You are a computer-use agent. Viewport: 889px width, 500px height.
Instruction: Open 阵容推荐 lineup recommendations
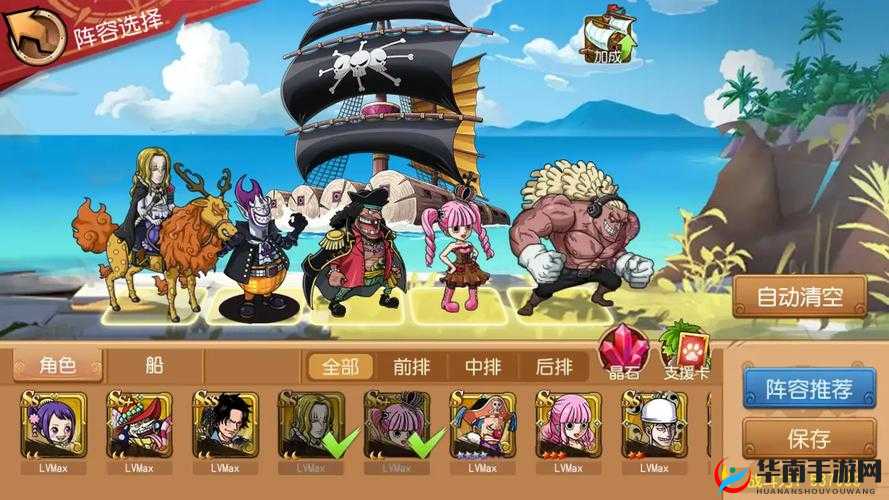point(794,386)
